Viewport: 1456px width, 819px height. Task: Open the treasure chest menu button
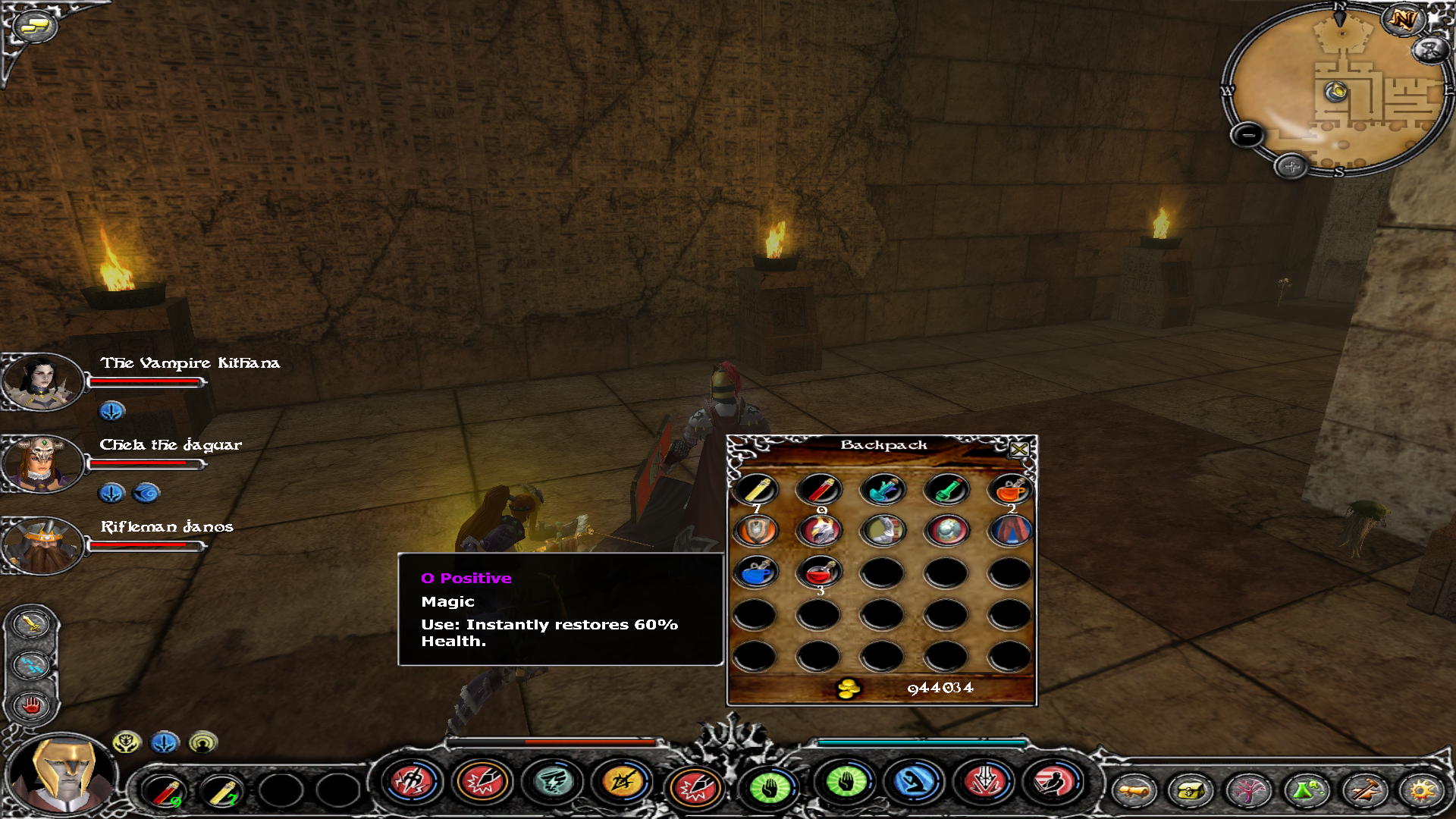pyautogui.click(x=1190, y=792)
